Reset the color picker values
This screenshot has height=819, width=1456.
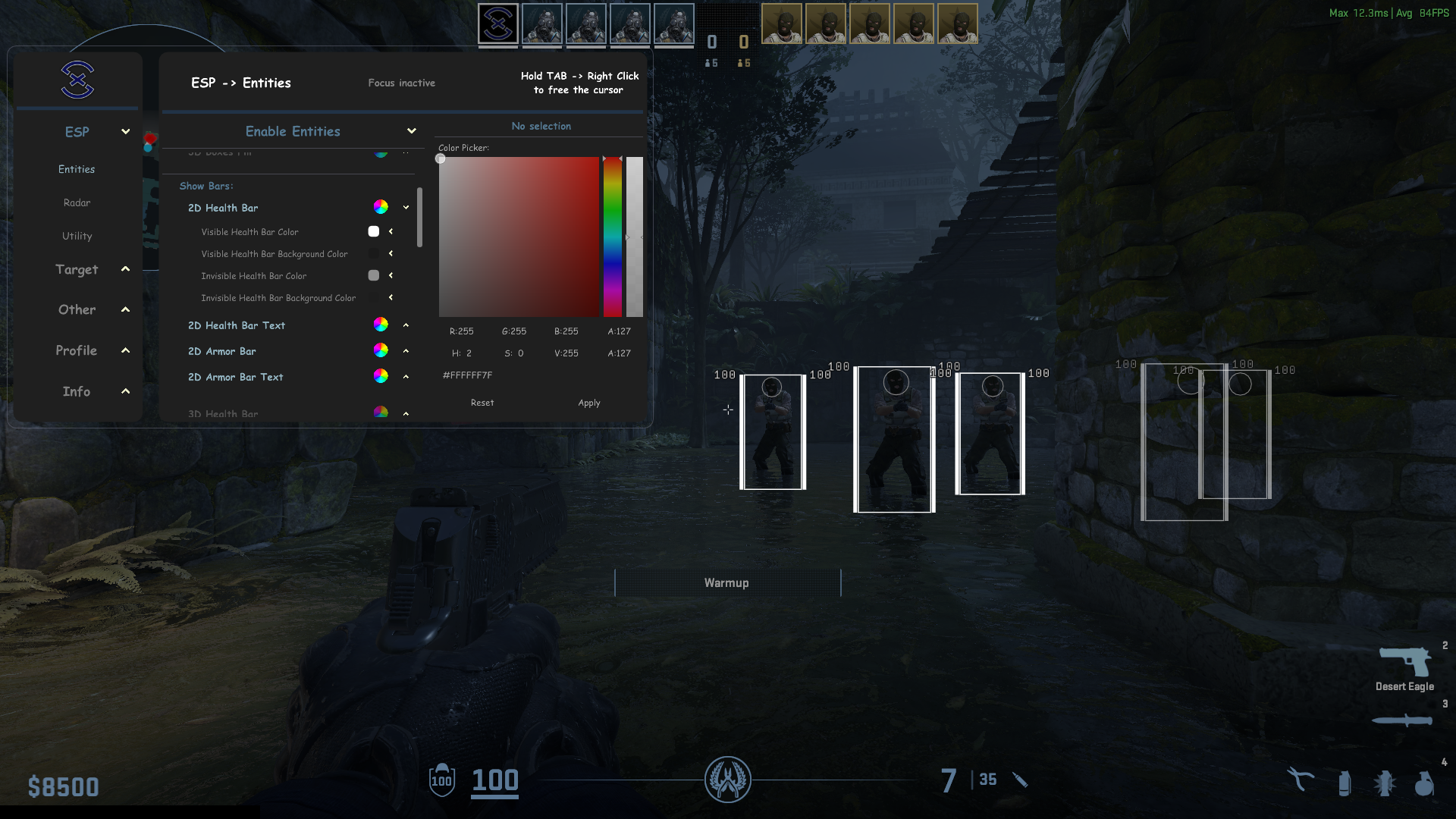(x=482, y=403)
